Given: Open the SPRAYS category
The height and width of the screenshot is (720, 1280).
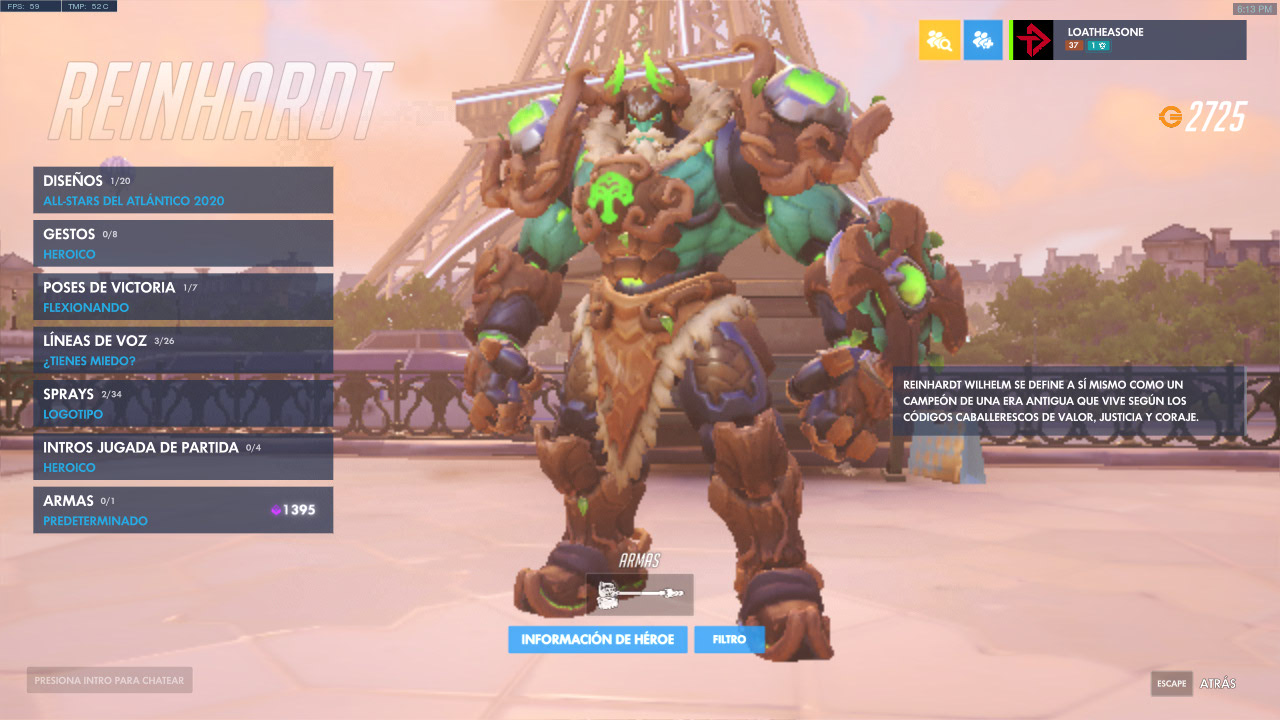Looking at the screenshot, I should click(x=183, y=403).
